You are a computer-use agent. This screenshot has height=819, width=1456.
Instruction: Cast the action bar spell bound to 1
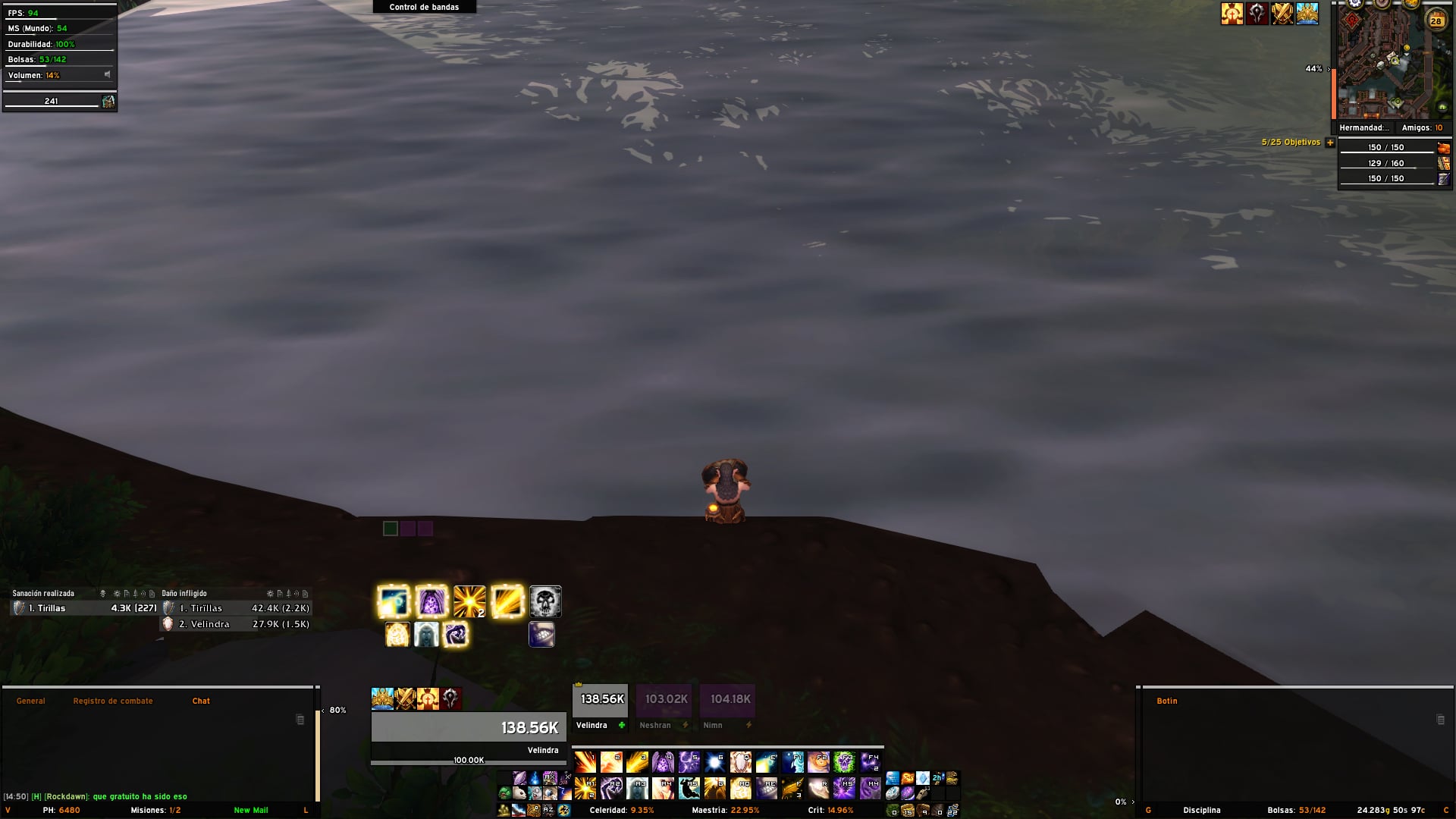point(585,761)
